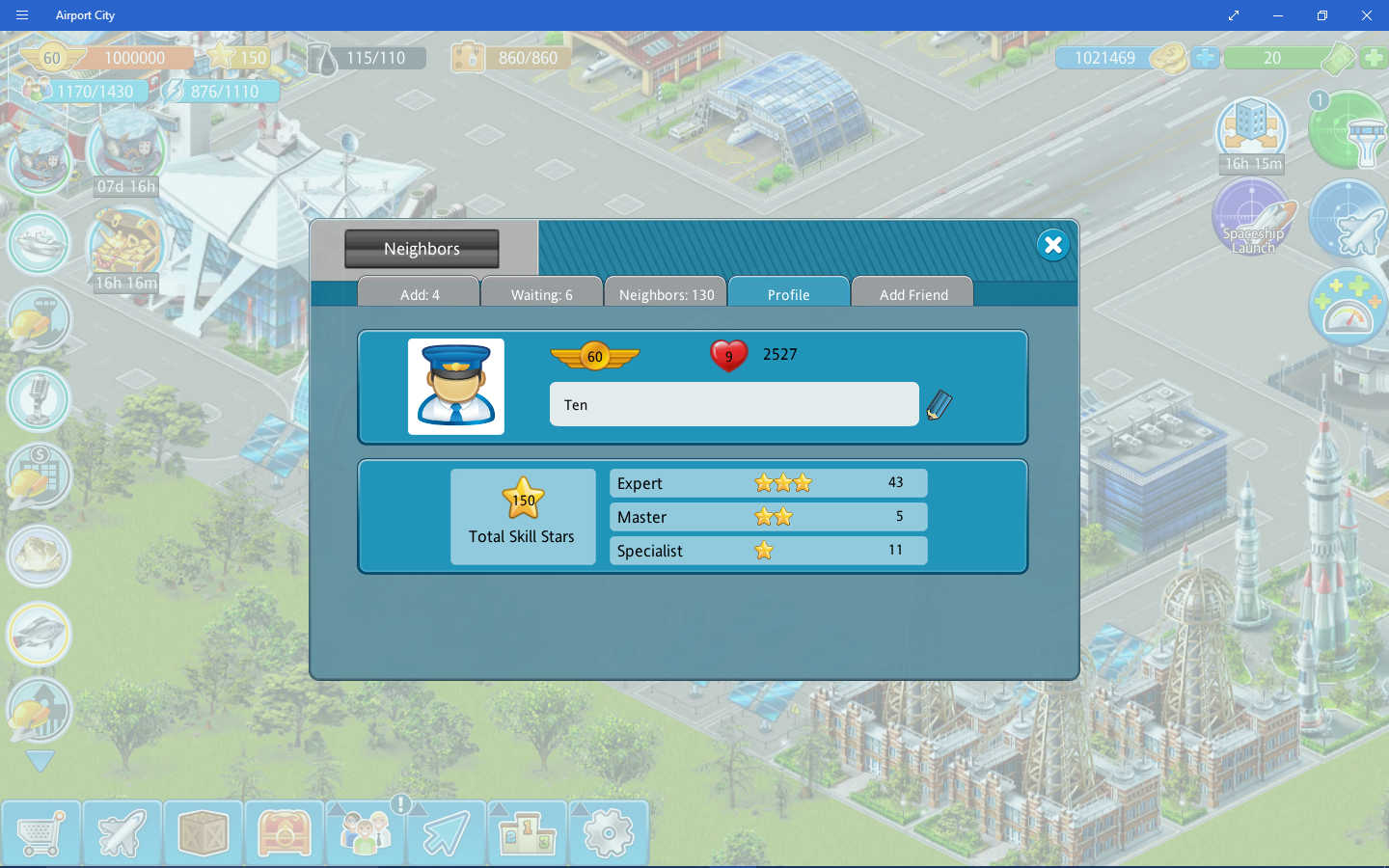Viewport: 1389px width, 868px height.
Task: Open the airplane fleet button
Action: tap(122, 833)
